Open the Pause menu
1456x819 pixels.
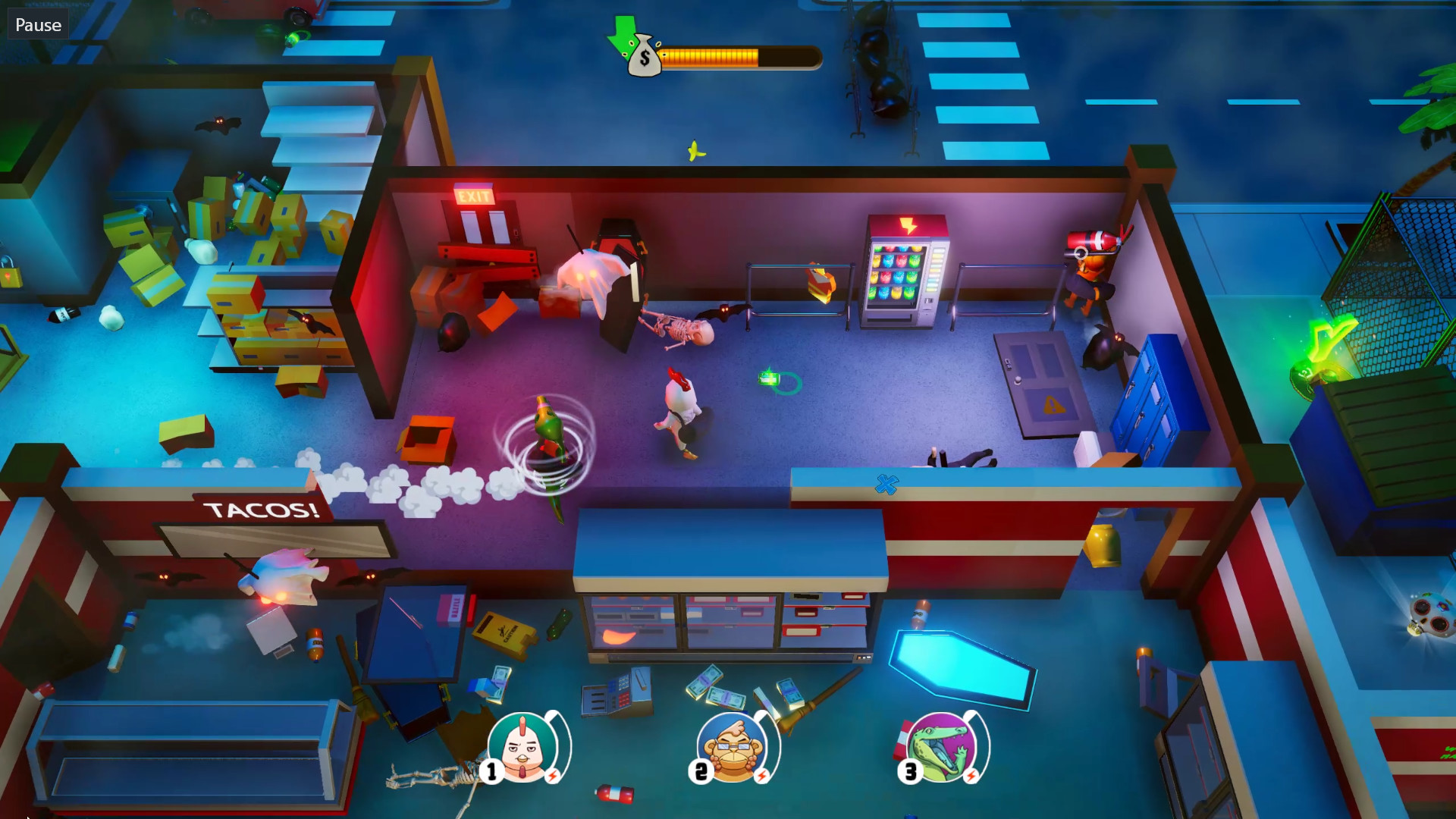click(36, 24)
